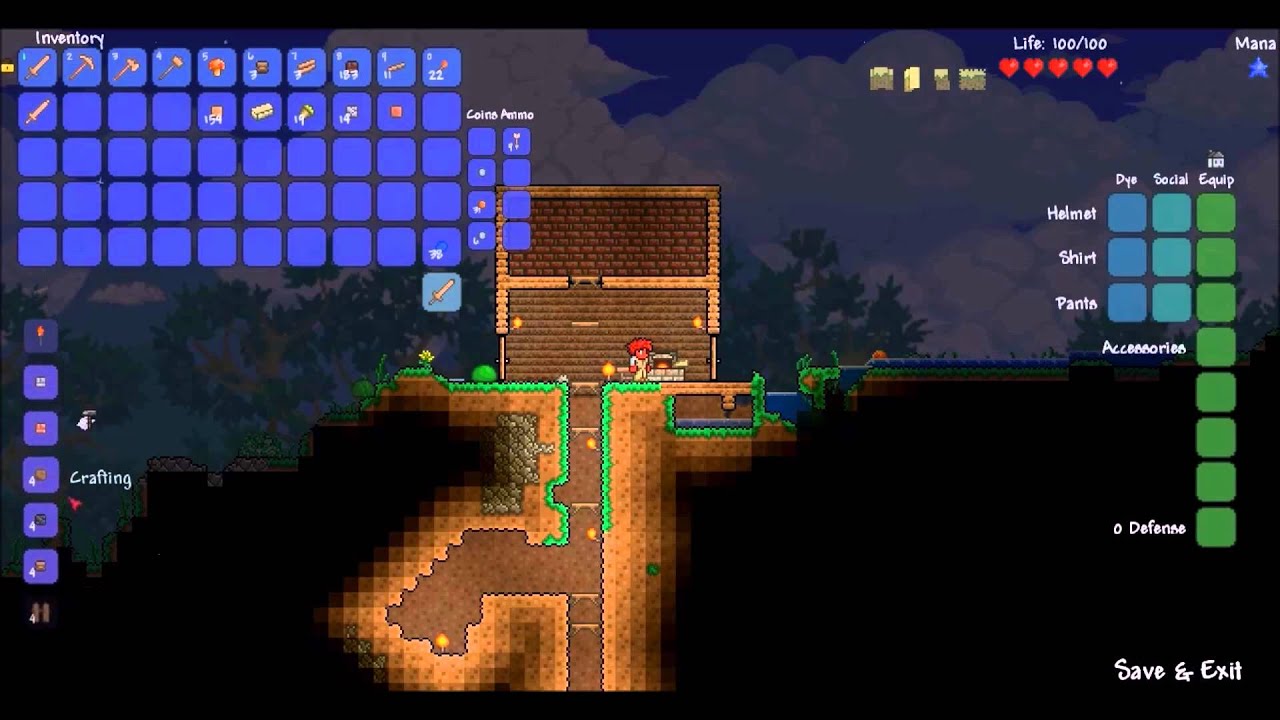
Task: Choose the pickaxe in hotbar slot 2
Action: point(82,67)
